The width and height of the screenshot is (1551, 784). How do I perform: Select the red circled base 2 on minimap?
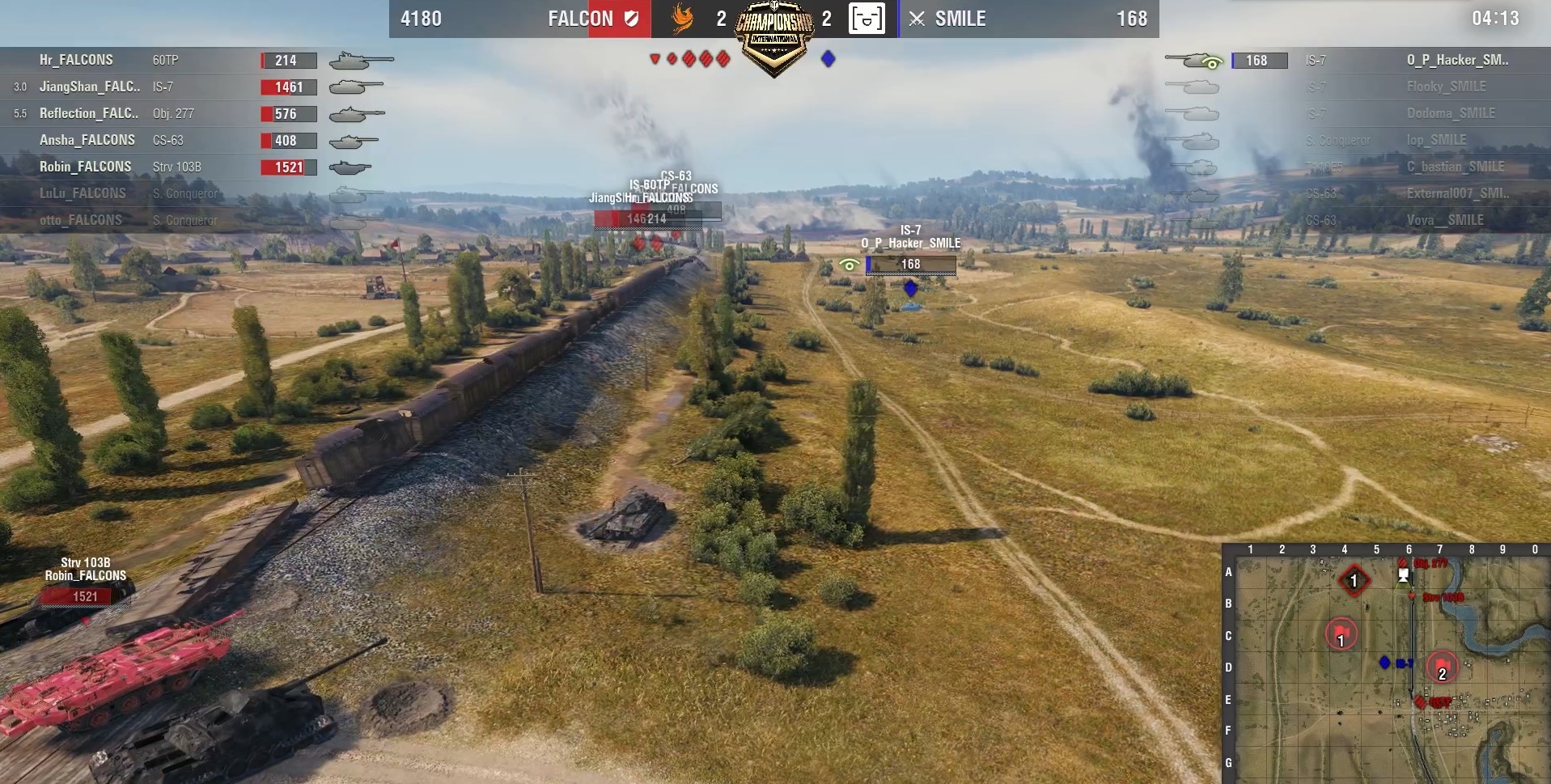[1442, 668]
